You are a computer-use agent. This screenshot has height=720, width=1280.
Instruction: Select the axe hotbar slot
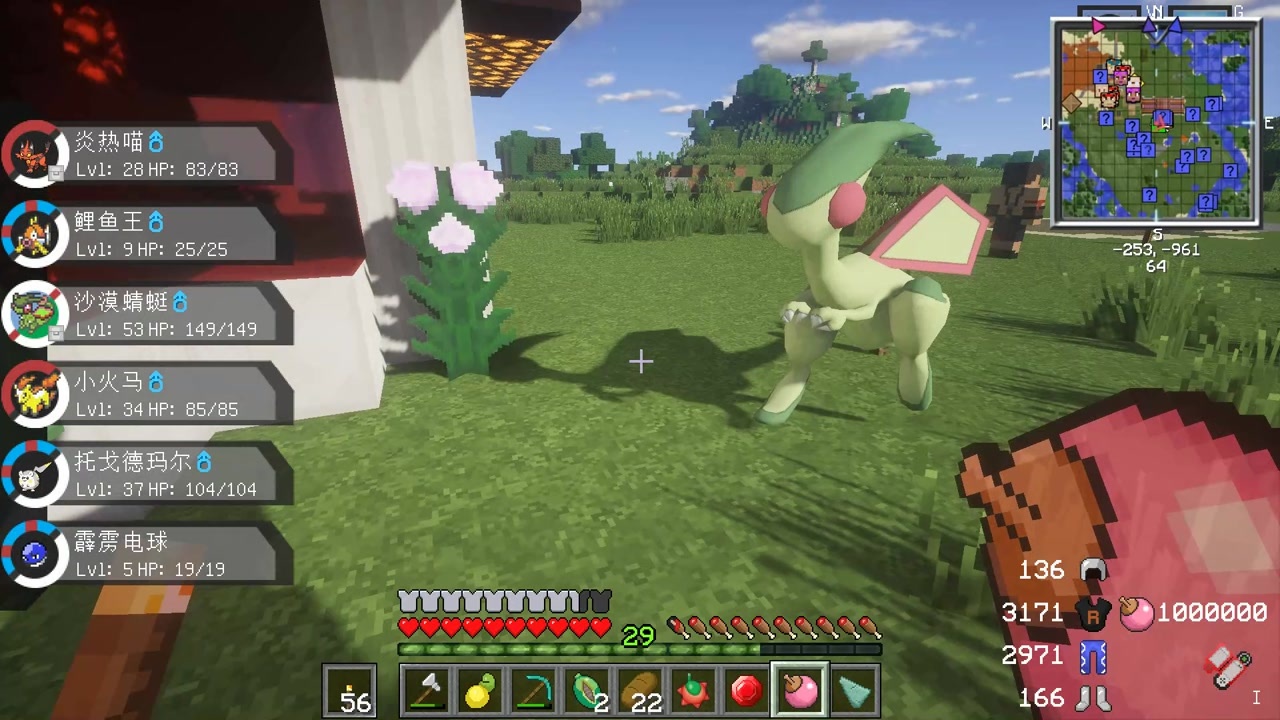pos(427,691)
